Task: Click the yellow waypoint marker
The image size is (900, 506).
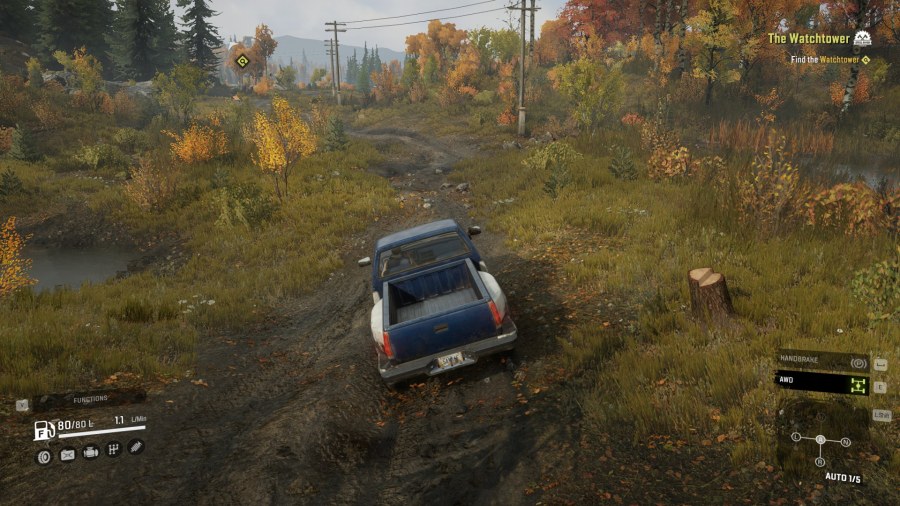Action: (241, 60)
